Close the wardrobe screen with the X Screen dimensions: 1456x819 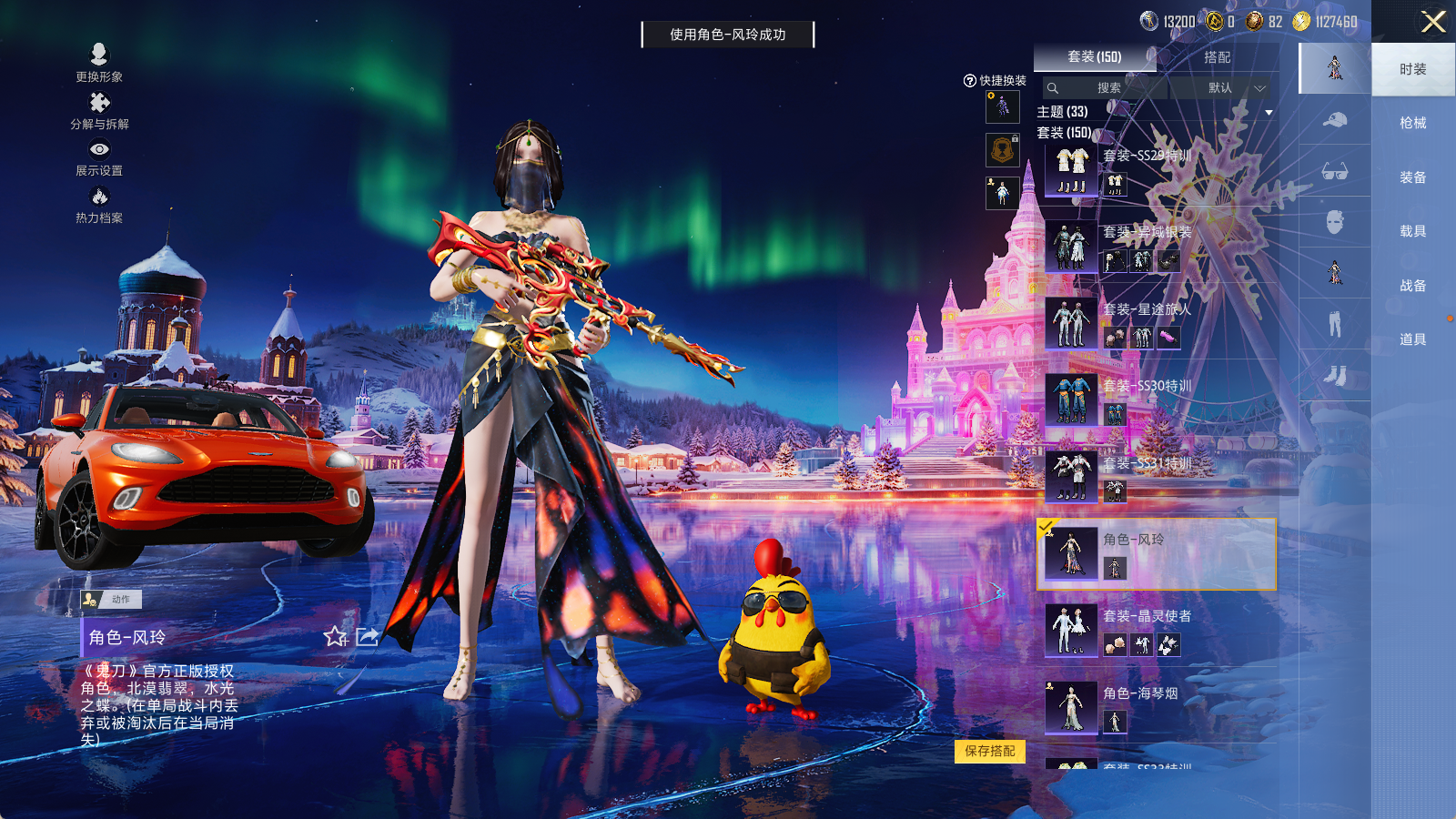click(1433, 22)
